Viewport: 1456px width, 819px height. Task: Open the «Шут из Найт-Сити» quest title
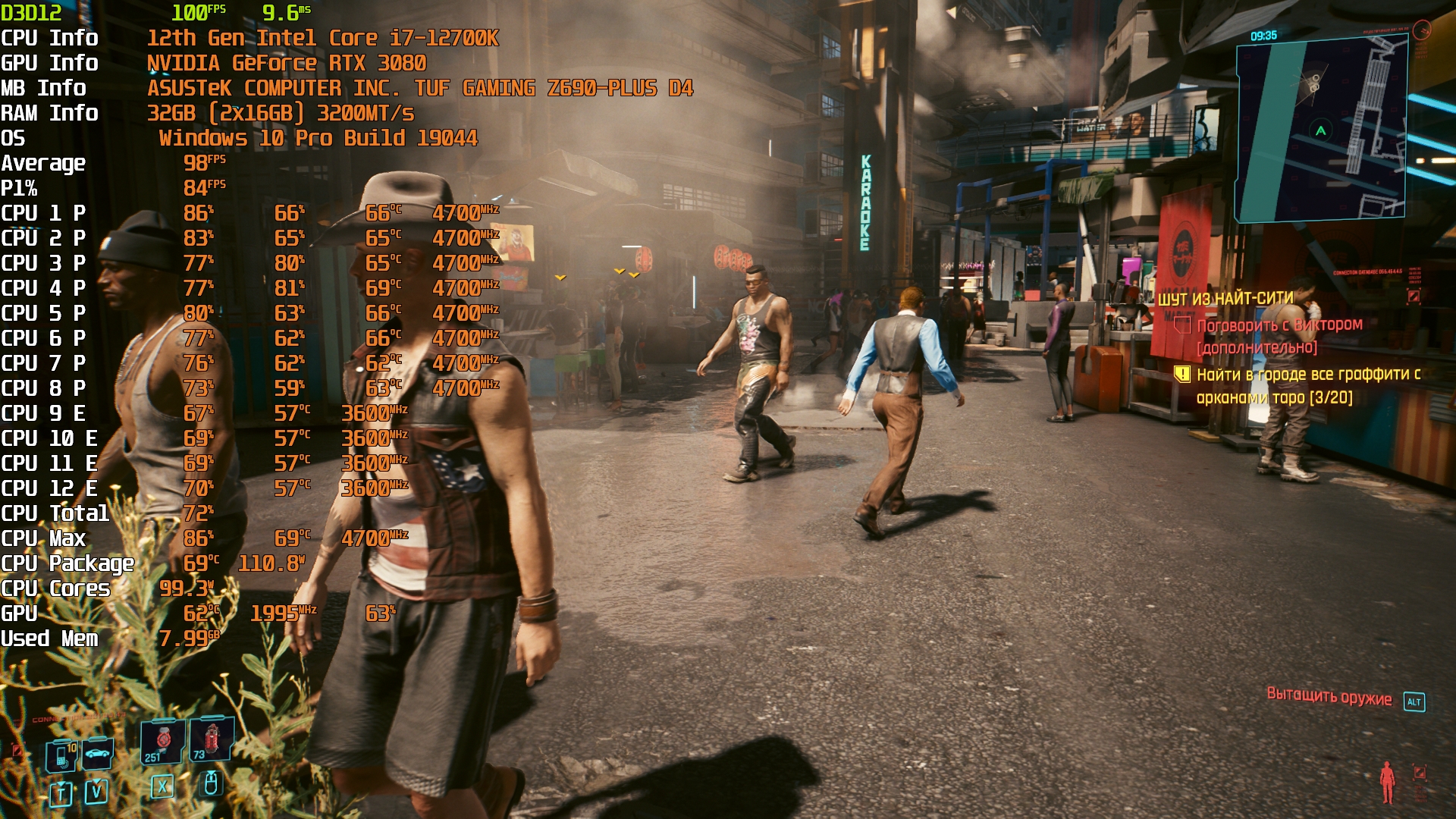[x=1225, y=299]
